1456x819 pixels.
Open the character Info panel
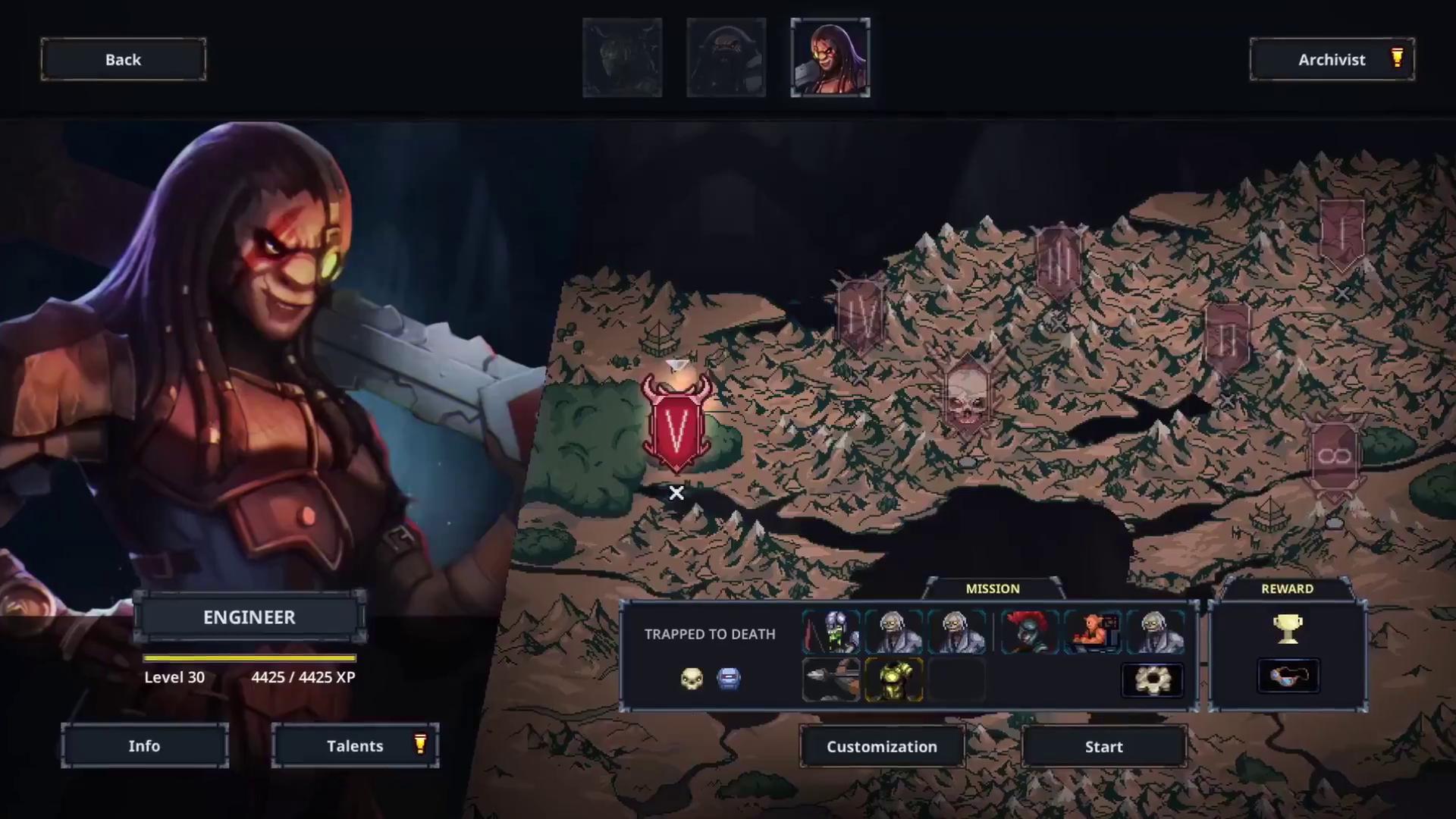[144, 745]
